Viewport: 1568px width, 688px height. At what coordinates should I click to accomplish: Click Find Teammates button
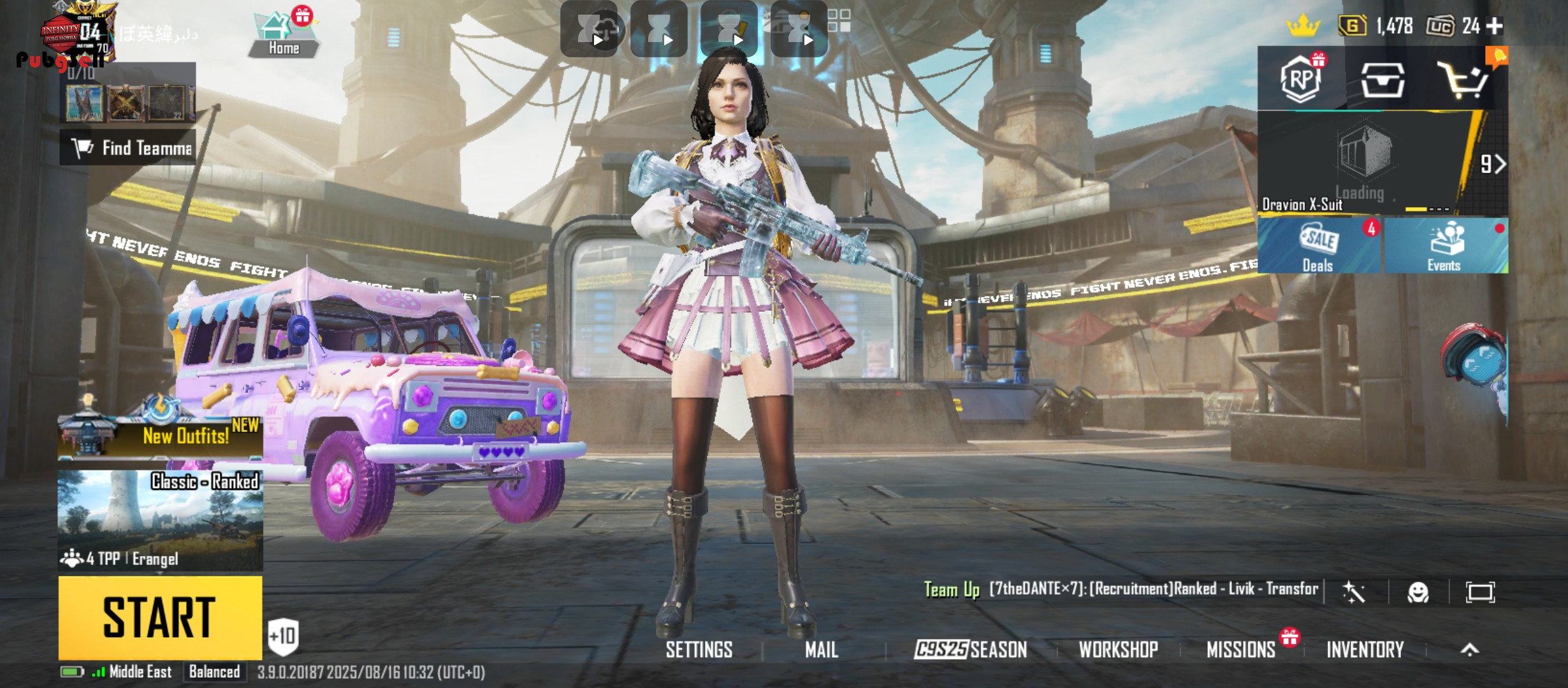[x=128, y=148]
